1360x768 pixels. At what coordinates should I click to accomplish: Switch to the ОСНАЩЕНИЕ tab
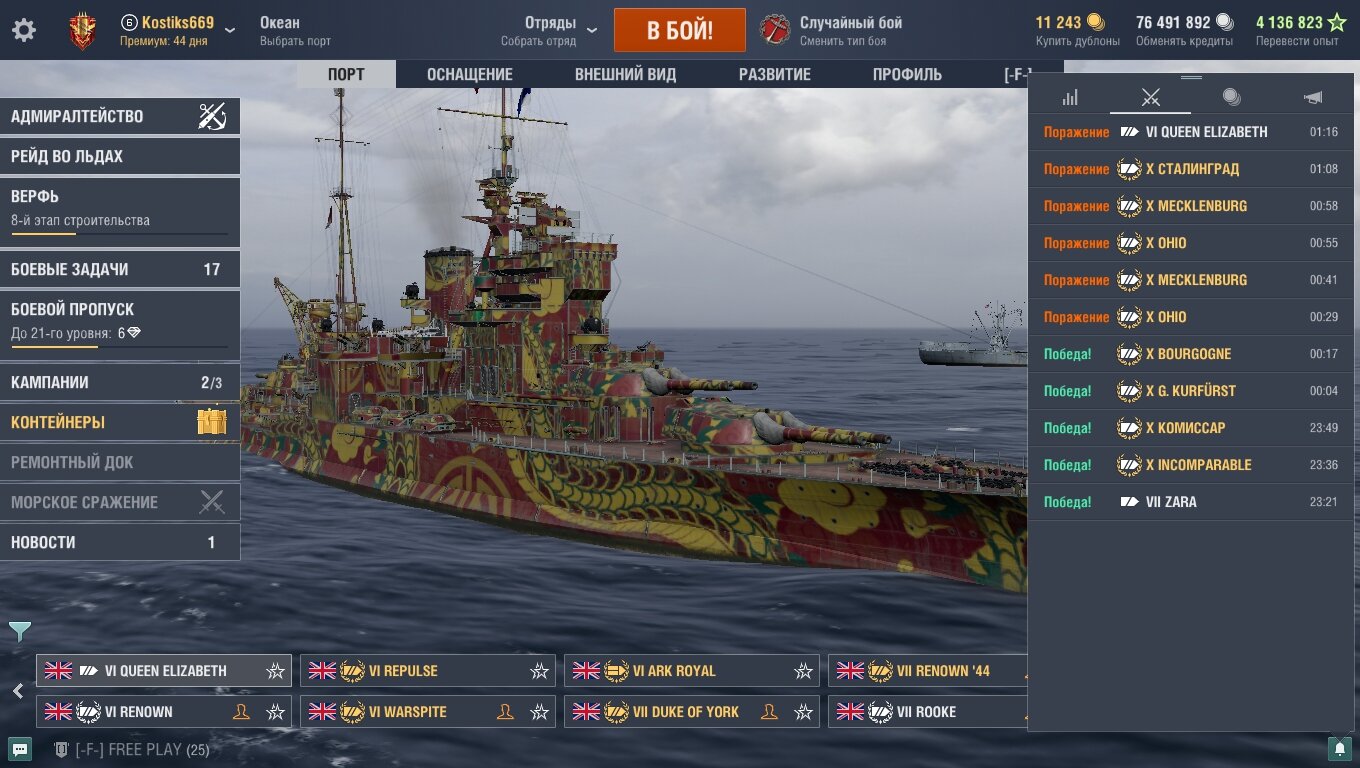click(469, 74)
